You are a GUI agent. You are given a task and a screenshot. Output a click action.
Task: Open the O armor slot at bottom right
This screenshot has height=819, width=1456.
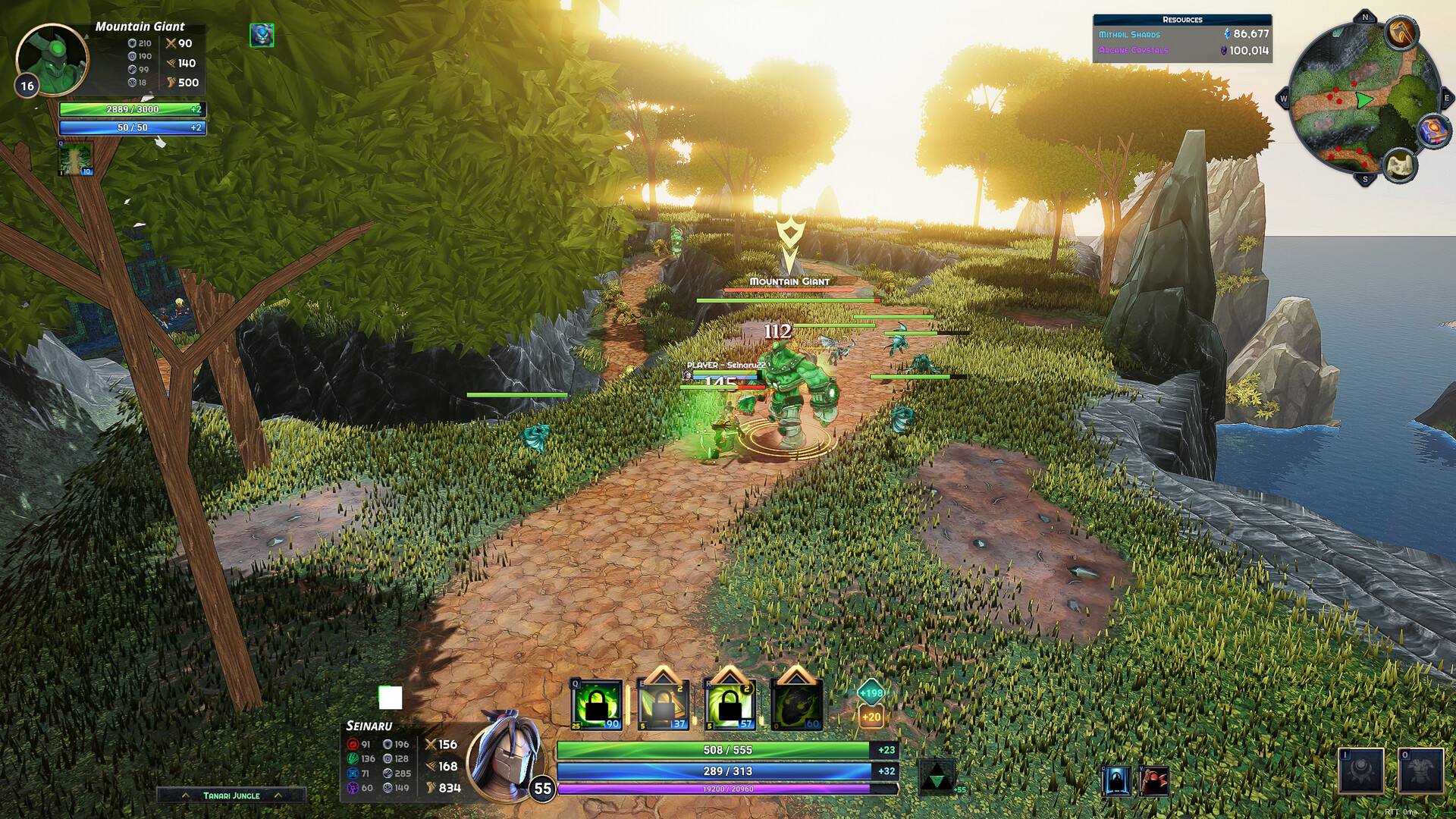(x=1420, y=772)
